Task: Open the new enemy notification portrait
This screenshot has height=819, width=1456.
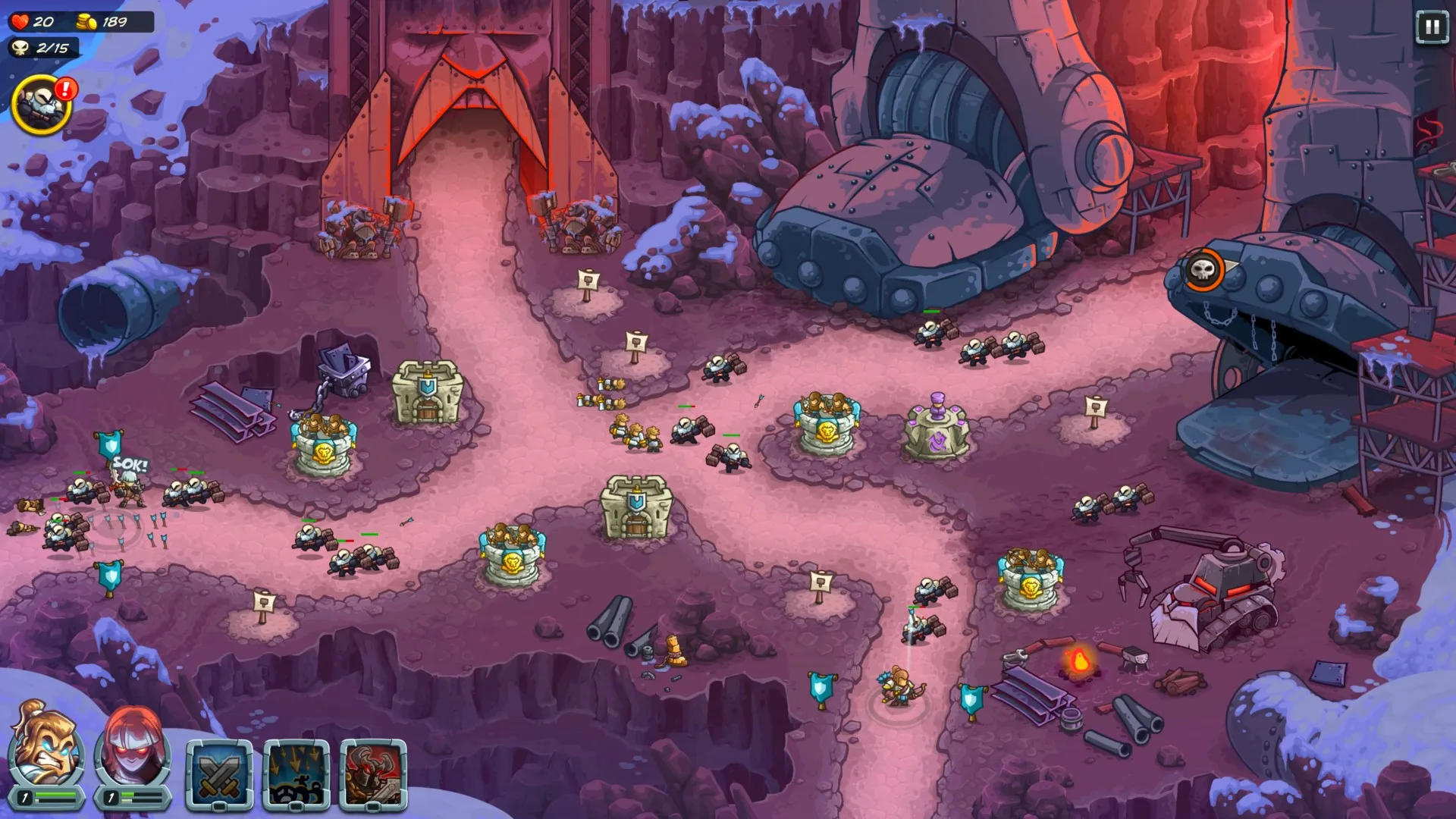Action: tap(42, 105)
